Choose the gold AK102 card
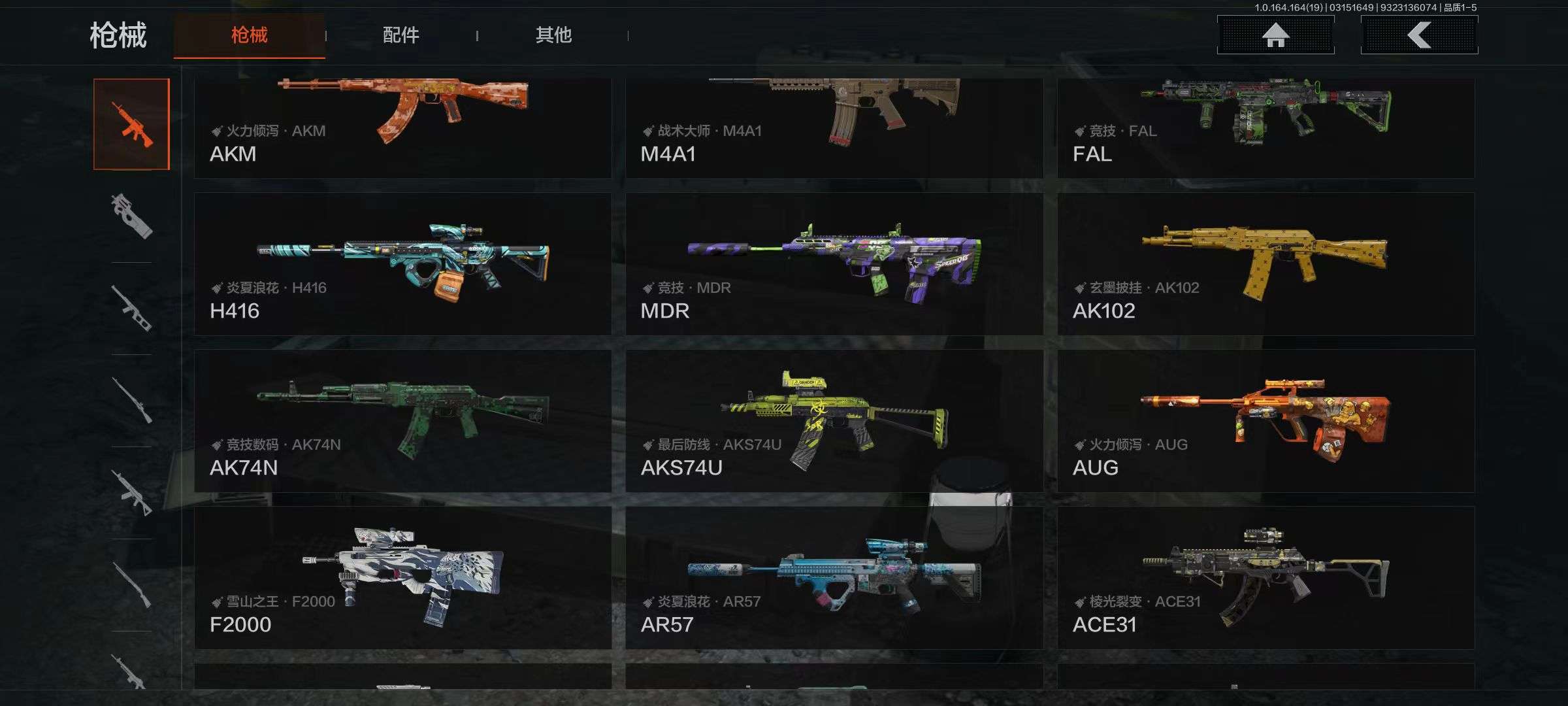Image resolution: width=1568 pixels, height=706 pixels. click(x=1266, y=264)
